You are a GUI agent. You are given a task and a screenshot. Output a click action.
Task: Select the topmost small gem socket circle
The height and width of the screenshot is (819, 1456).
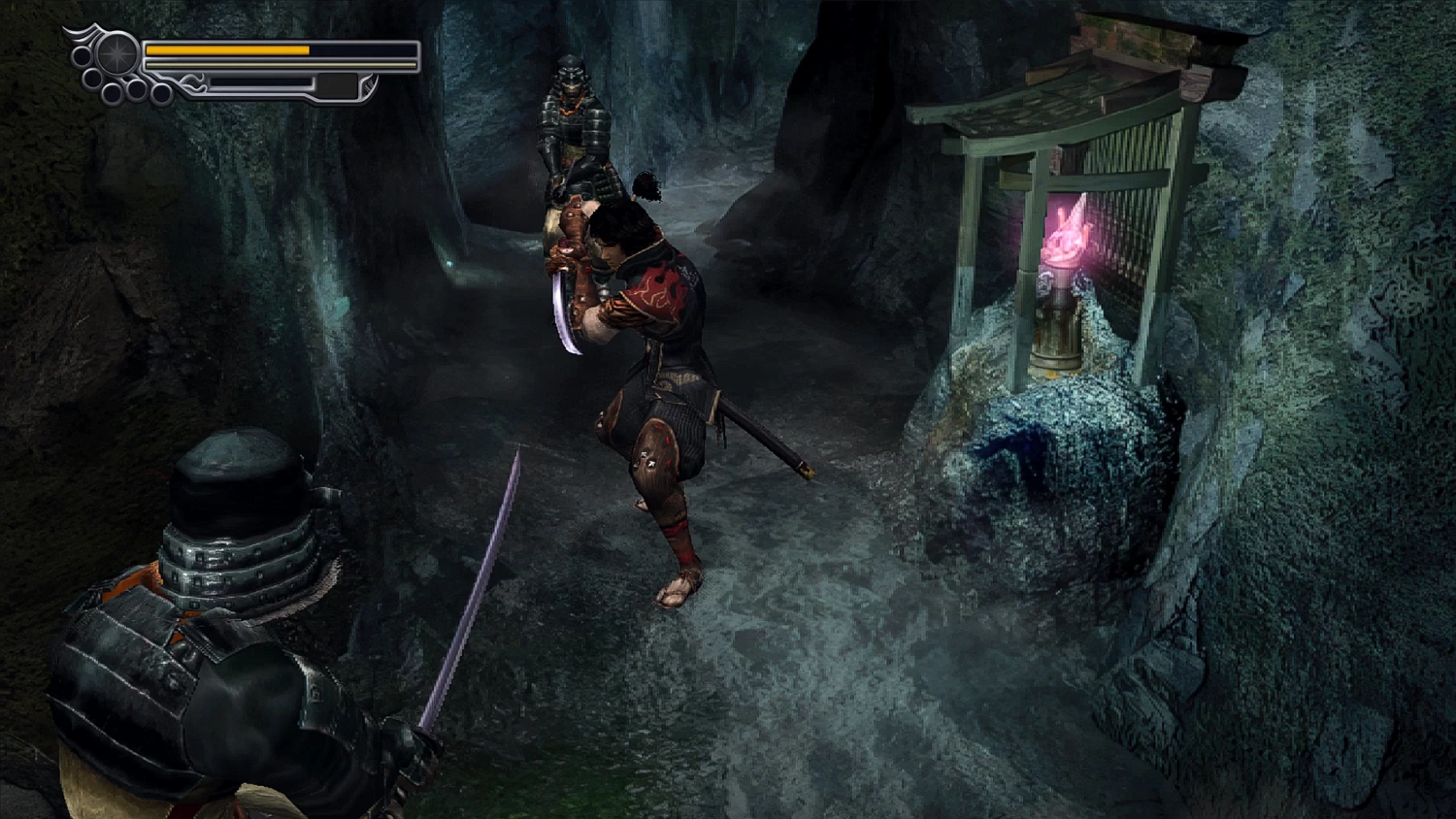click(x=82, y=55)
